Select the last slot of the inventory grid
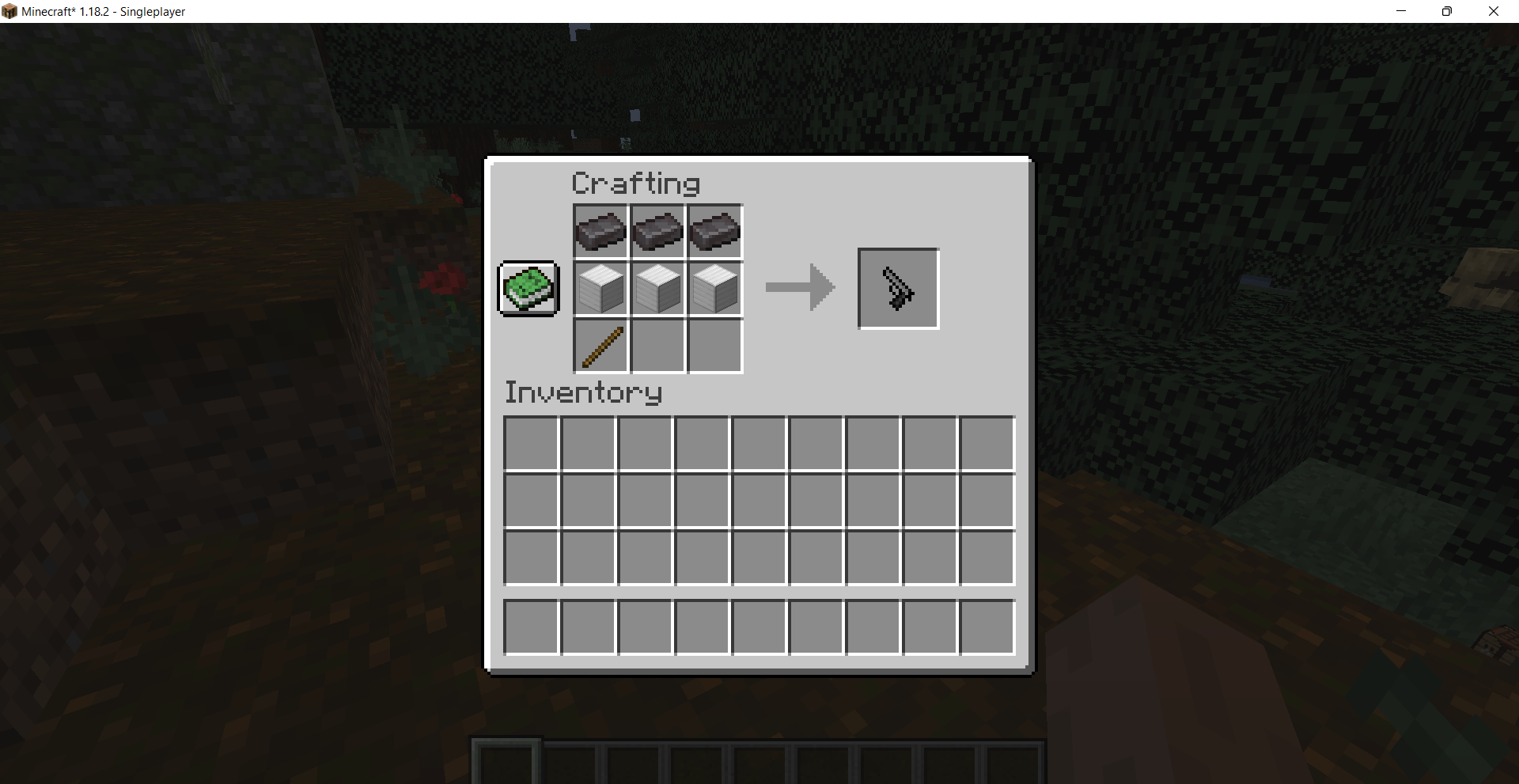Viewport: 1519px width, 784px height. [986, 558]
